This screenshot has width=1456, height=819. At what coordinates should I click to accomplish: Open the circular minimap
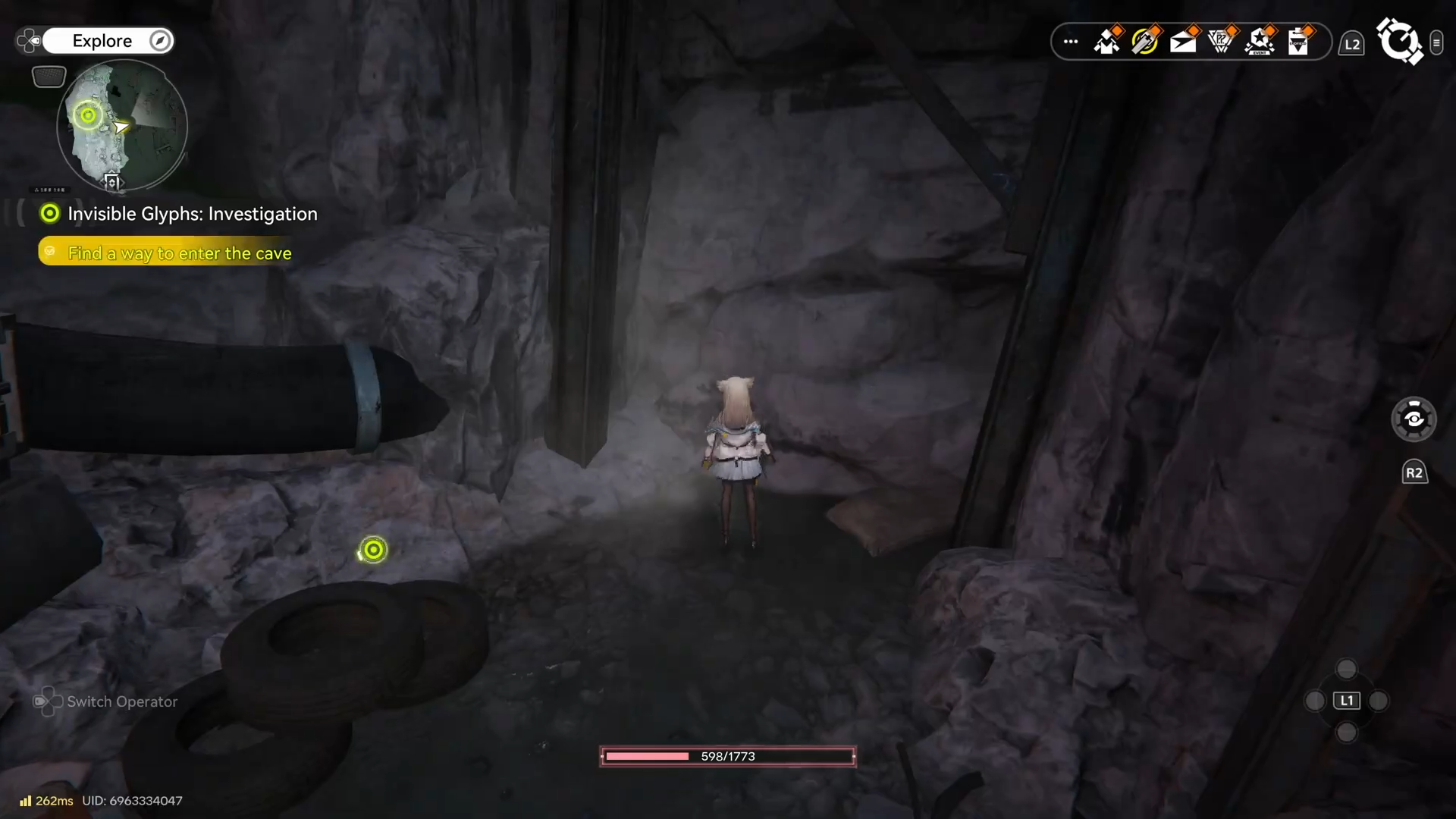tap(122, 125)
